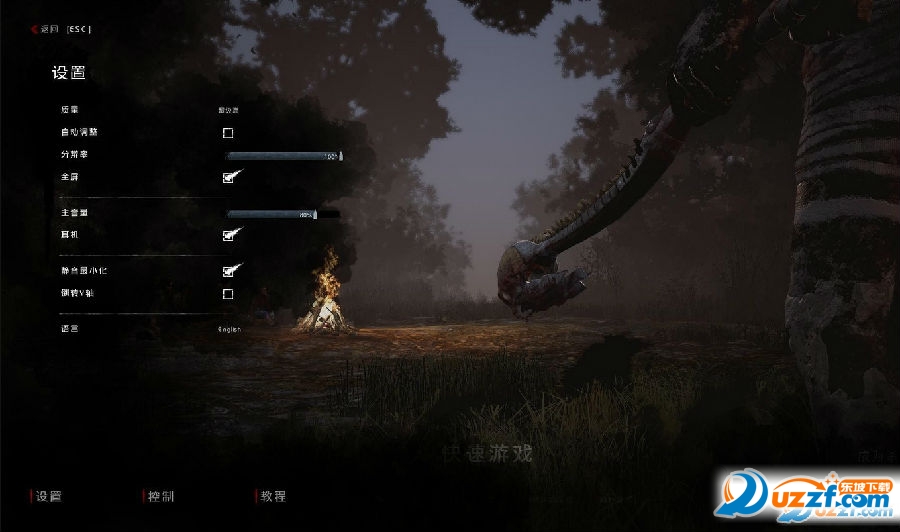Enable the 翻转Y轴 invert Y-axis checkbox
Image resolution: width=900 pixels, height=532 pixels.
tap(228, 294)
